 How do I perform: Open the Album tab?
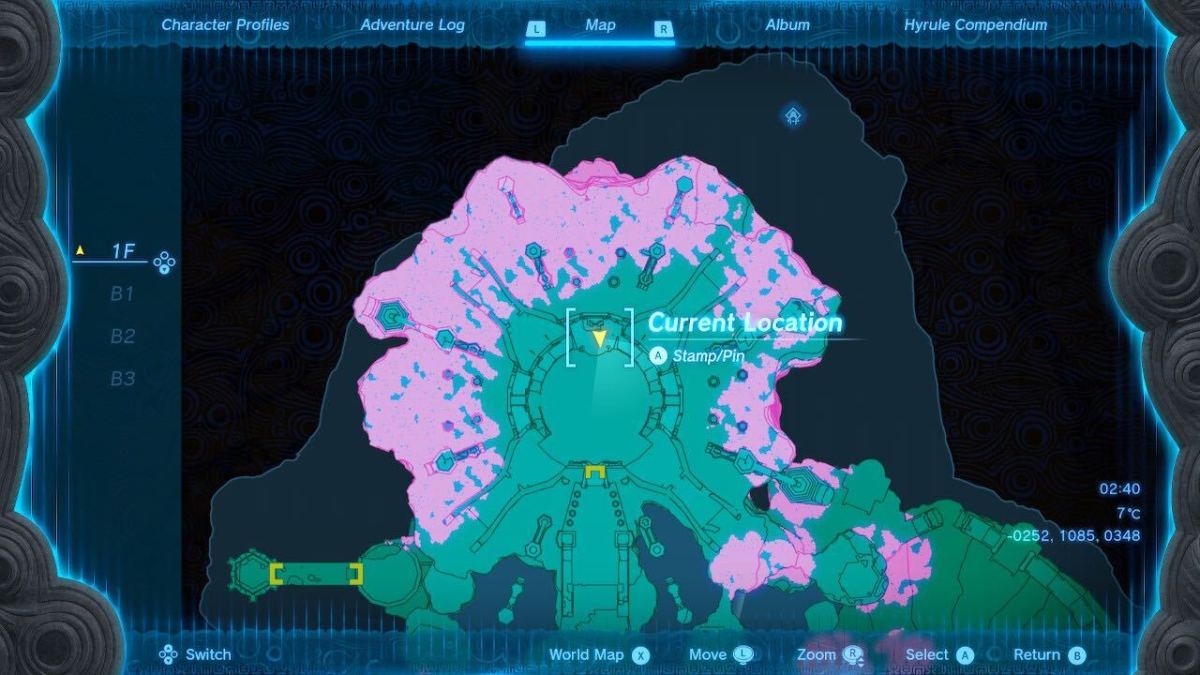[787, 25]
